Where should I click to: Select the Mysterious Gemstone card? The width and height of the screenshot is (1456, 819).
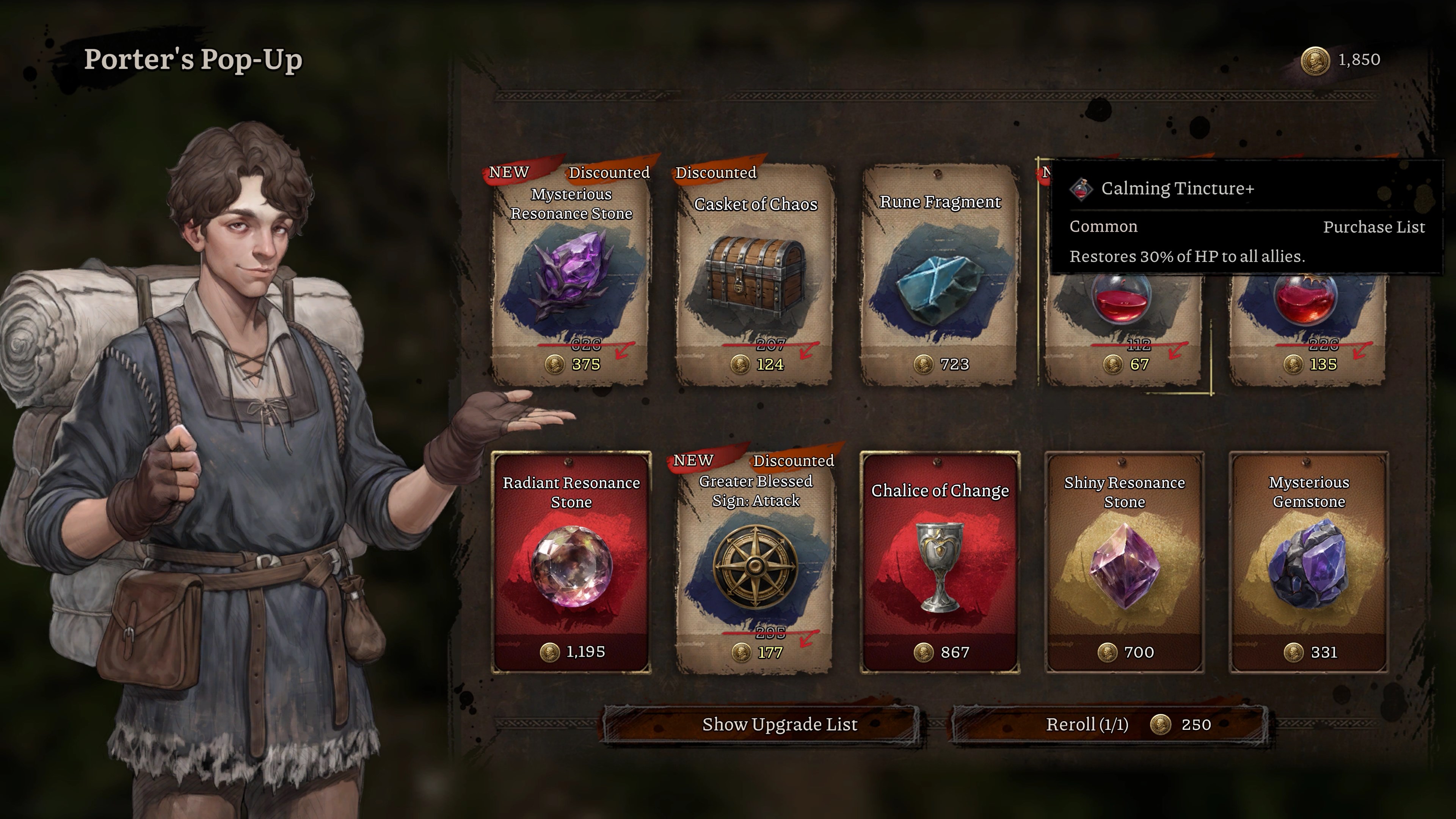(x=1308, y=562)
